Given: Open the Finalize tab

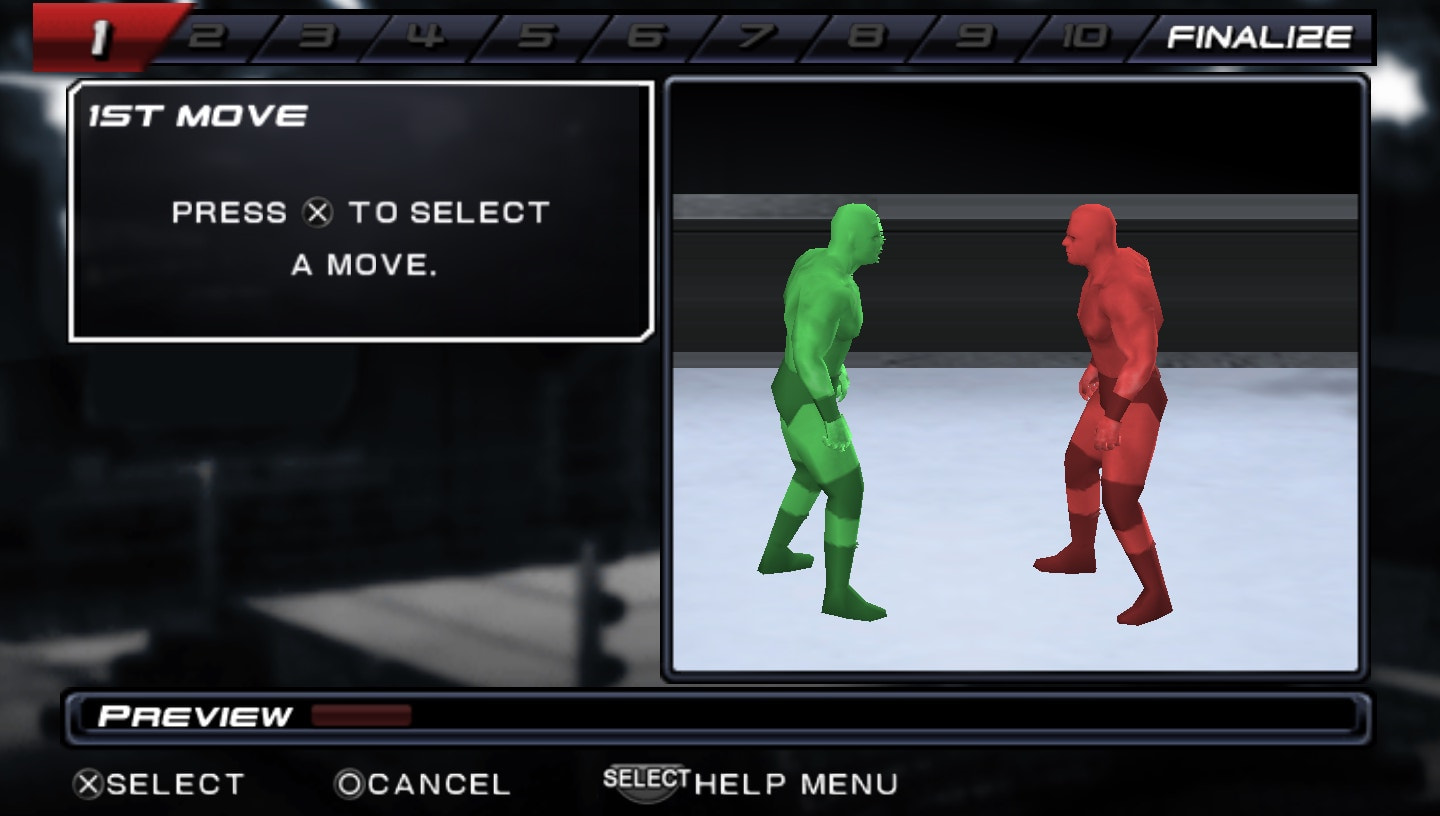Looking at the screenshot, I should [1259, 38].
